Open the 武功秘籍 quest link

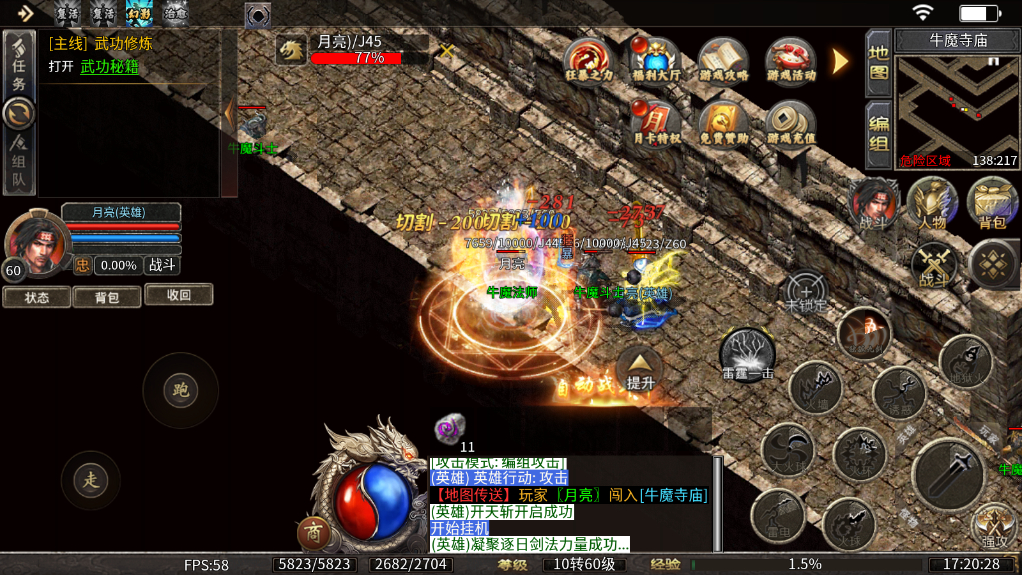point(110,67)
